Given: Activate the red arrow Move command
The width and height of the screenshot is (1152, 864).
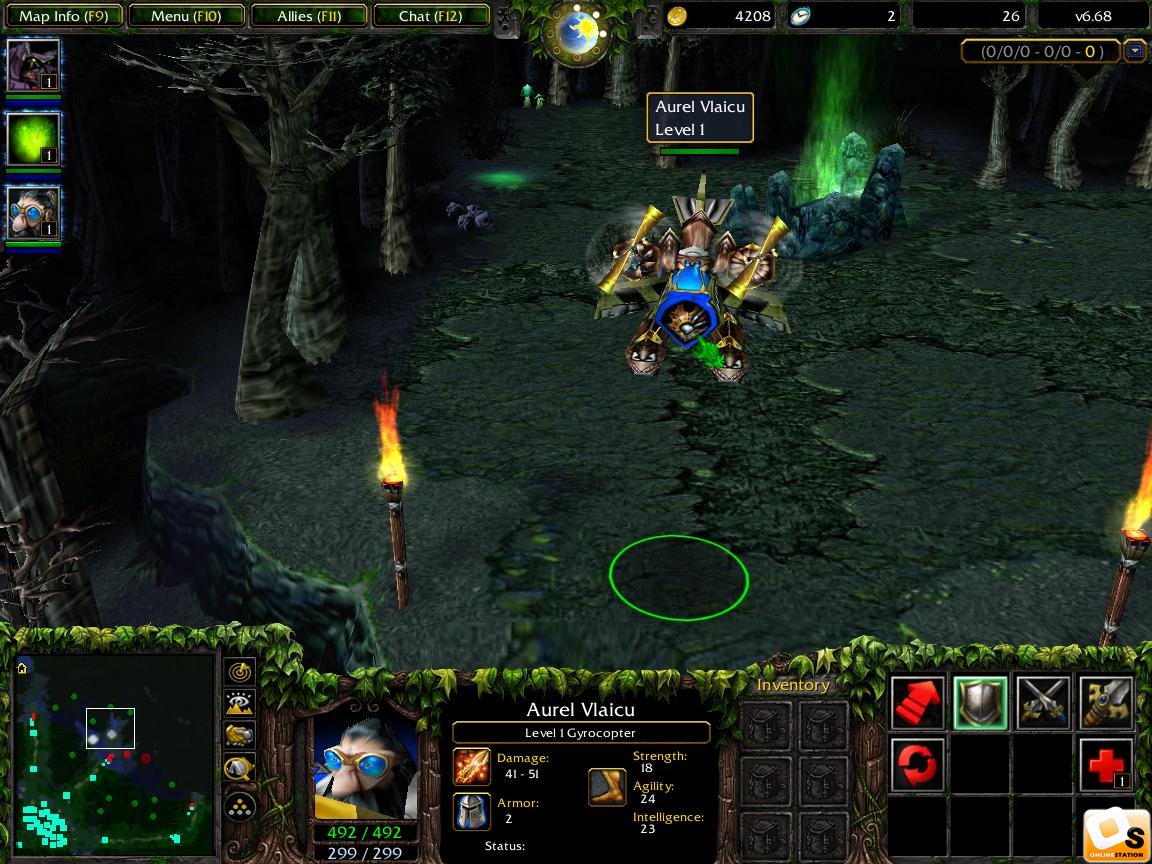Looking at the screenshot, I should coord(918,703).
